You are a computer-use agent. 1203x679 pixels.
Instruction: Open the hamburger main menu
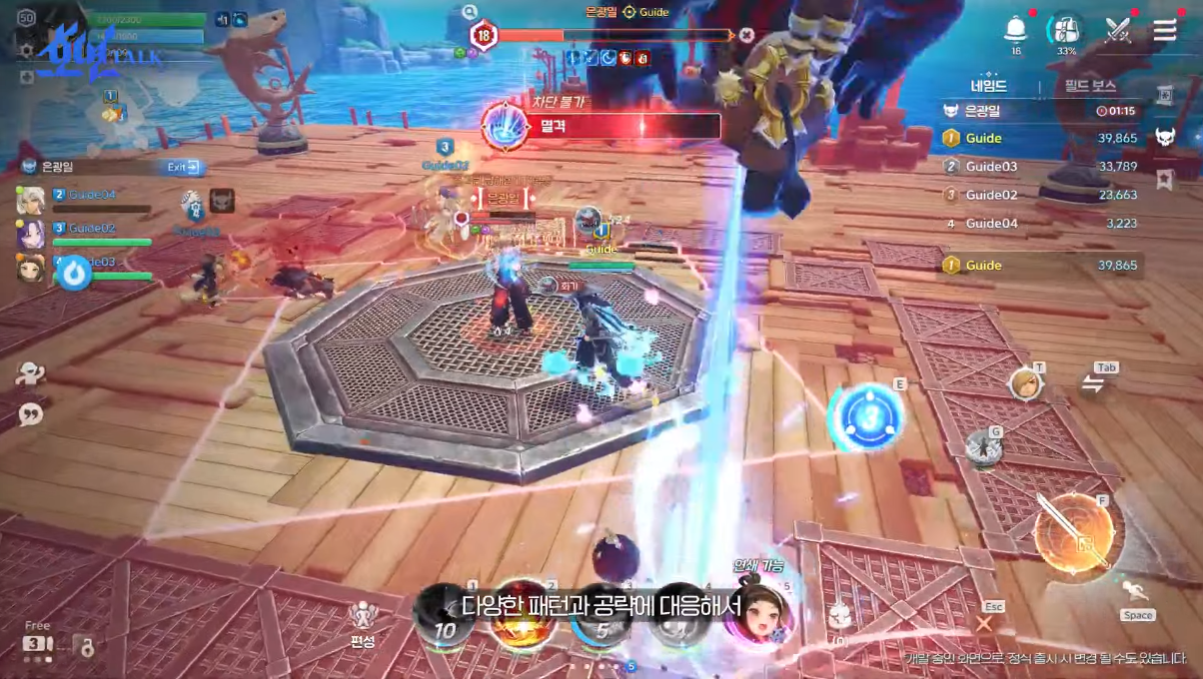tap(1165, 30)
